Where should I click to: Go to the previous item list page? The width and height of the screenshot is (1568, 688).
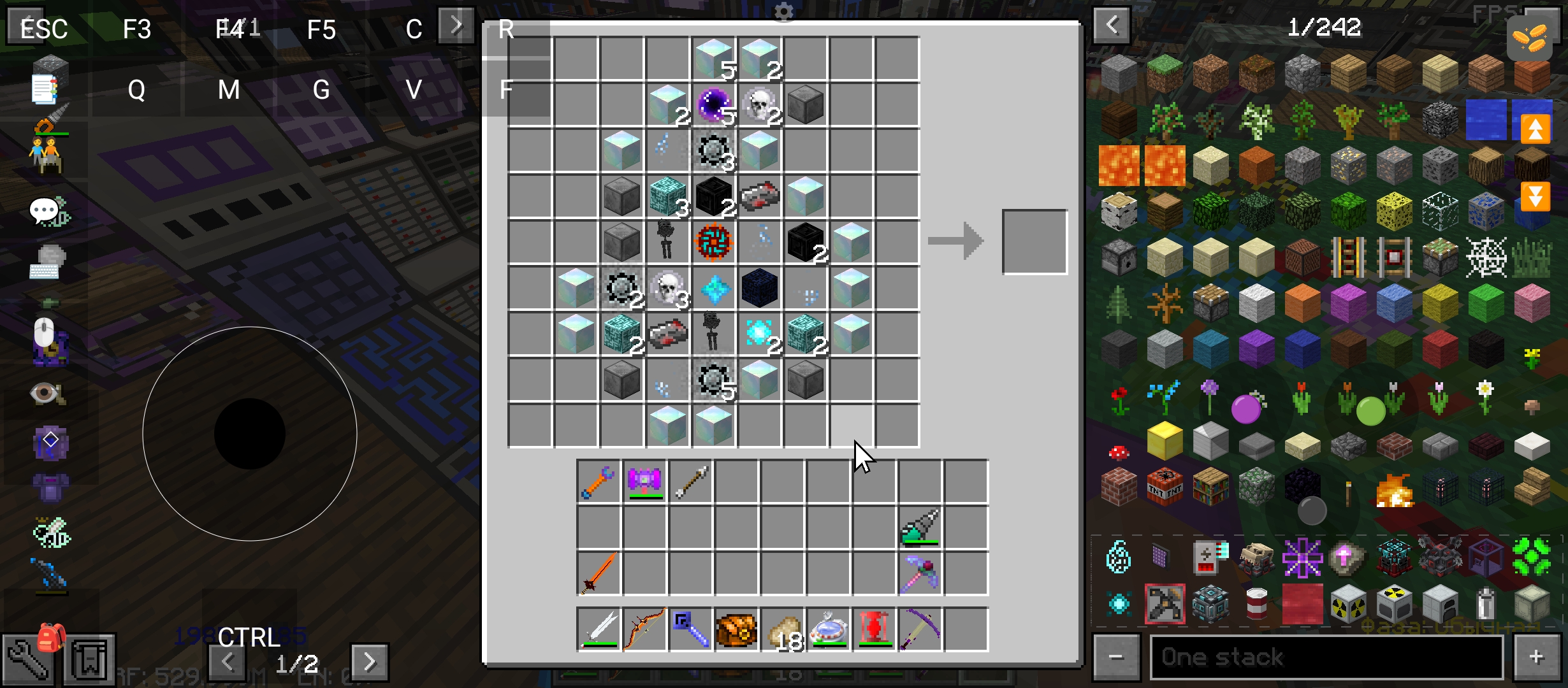pyautogui.click(x=1112, y=25)
